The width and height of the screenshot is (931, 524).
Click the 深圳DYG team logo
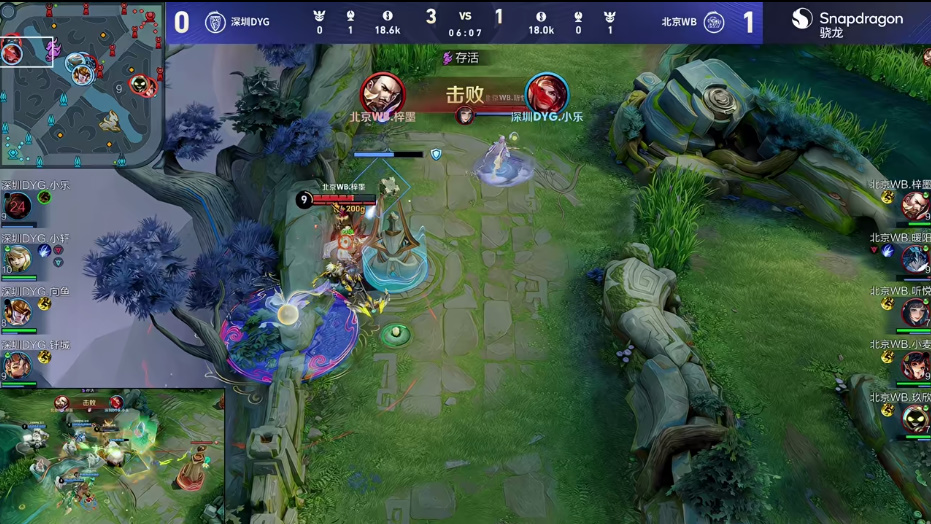215,22
